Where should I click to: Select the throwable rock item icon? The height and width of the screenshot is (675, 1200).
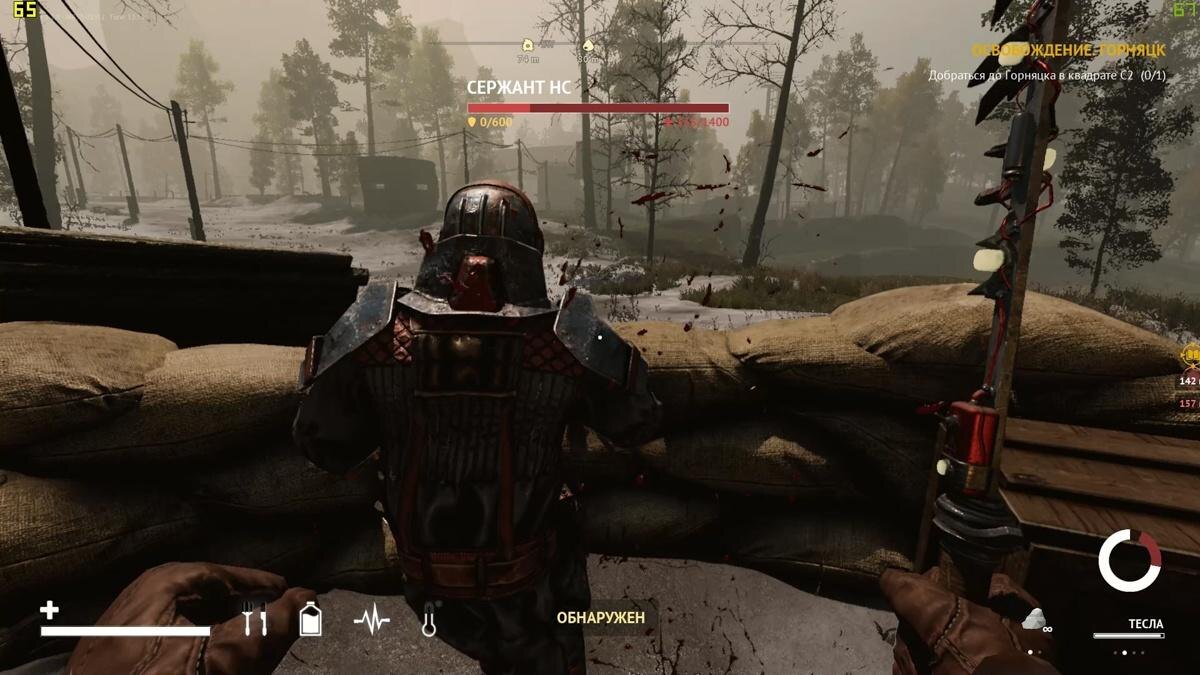pos(1034,617)
